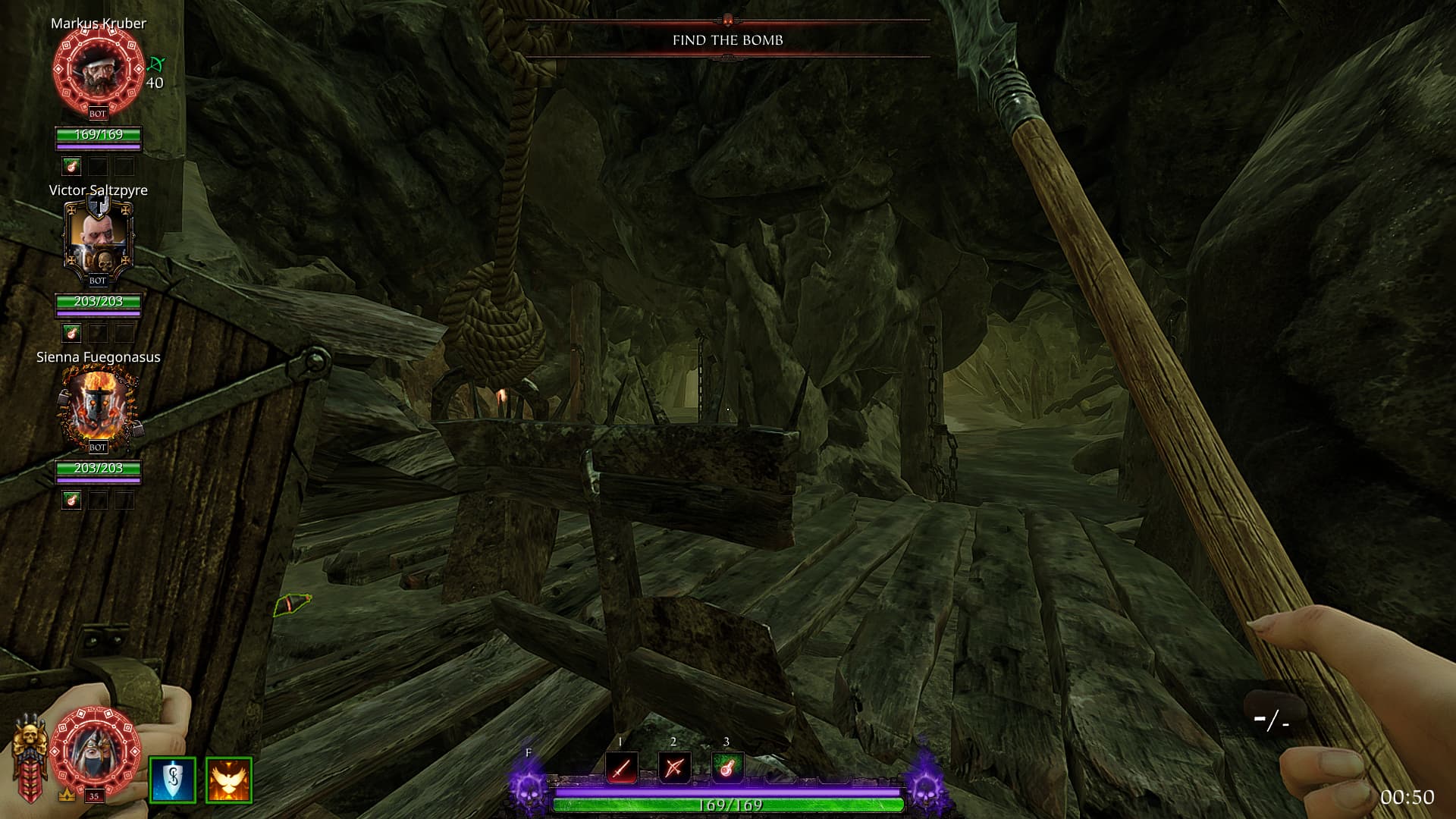
Task: Click the golden skull trophy banner icon
Action: pyautogui.click(x=30, y=758)
